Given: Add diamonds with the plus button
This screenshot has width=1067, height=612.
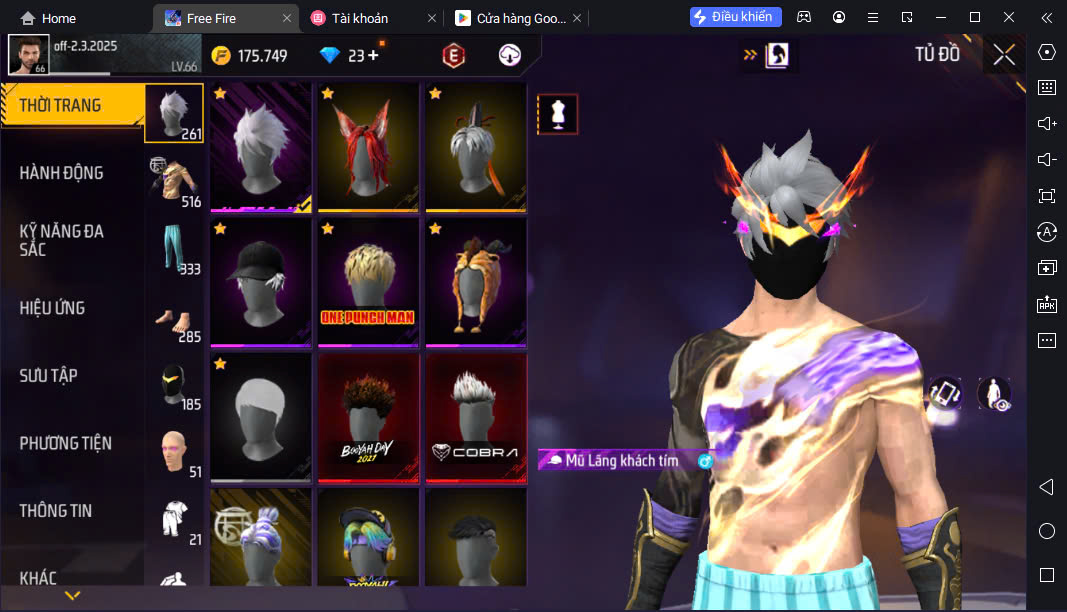Looking at the screenshot, I should [374, 56].
